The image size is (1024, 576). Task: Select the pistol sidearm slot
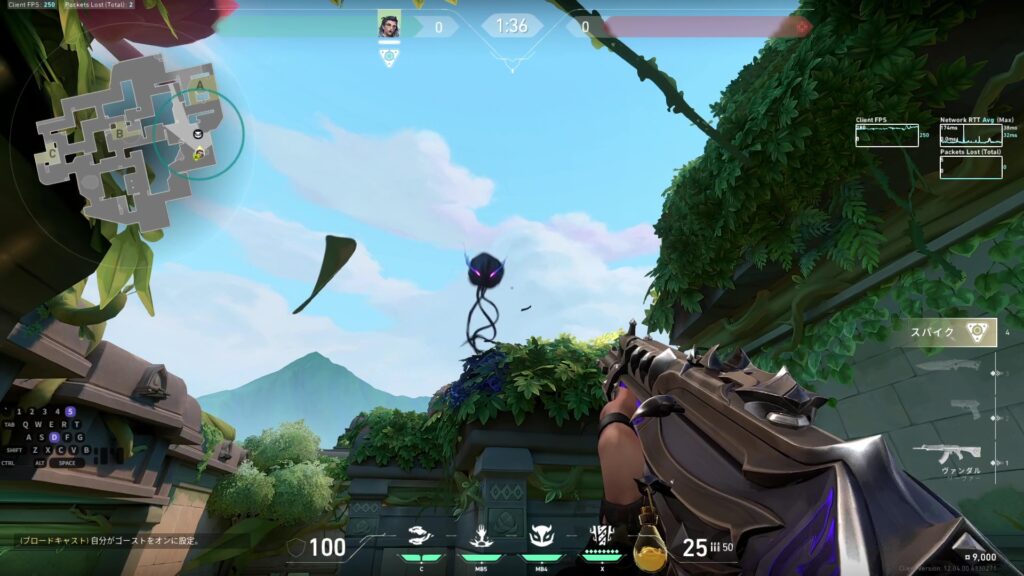964,407
